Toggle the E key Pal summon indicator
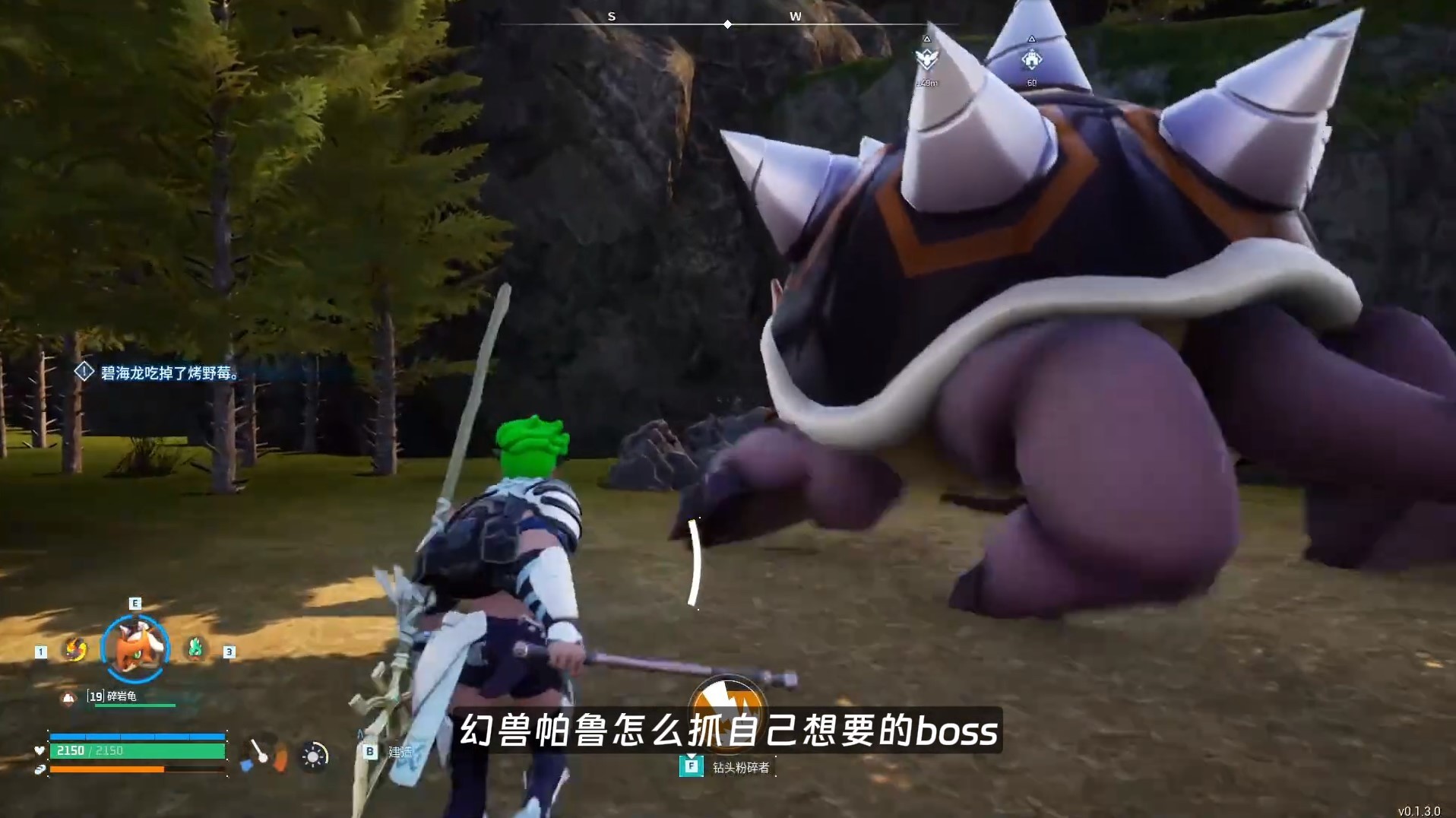This screenshot has height=818, width=1456. [x=135, y=602]
